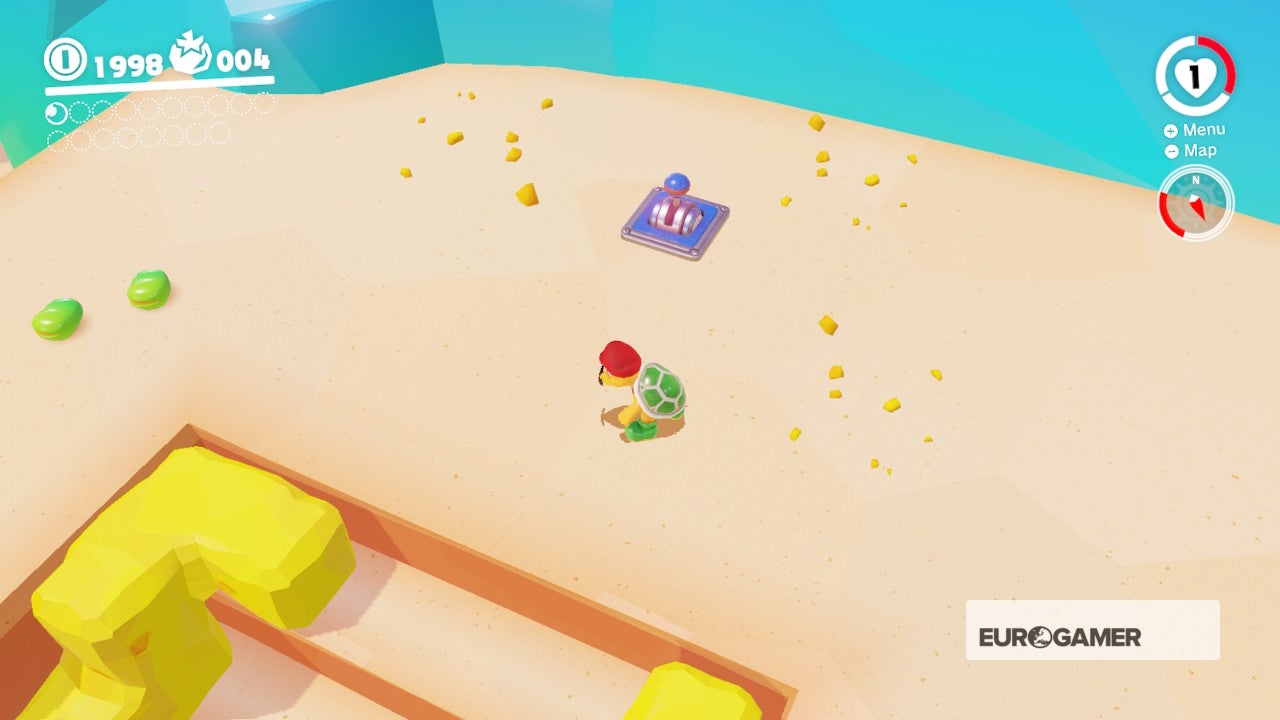
Task: Click the moon total reading 004
Action: pyautogui.click(x=243, y=60)
